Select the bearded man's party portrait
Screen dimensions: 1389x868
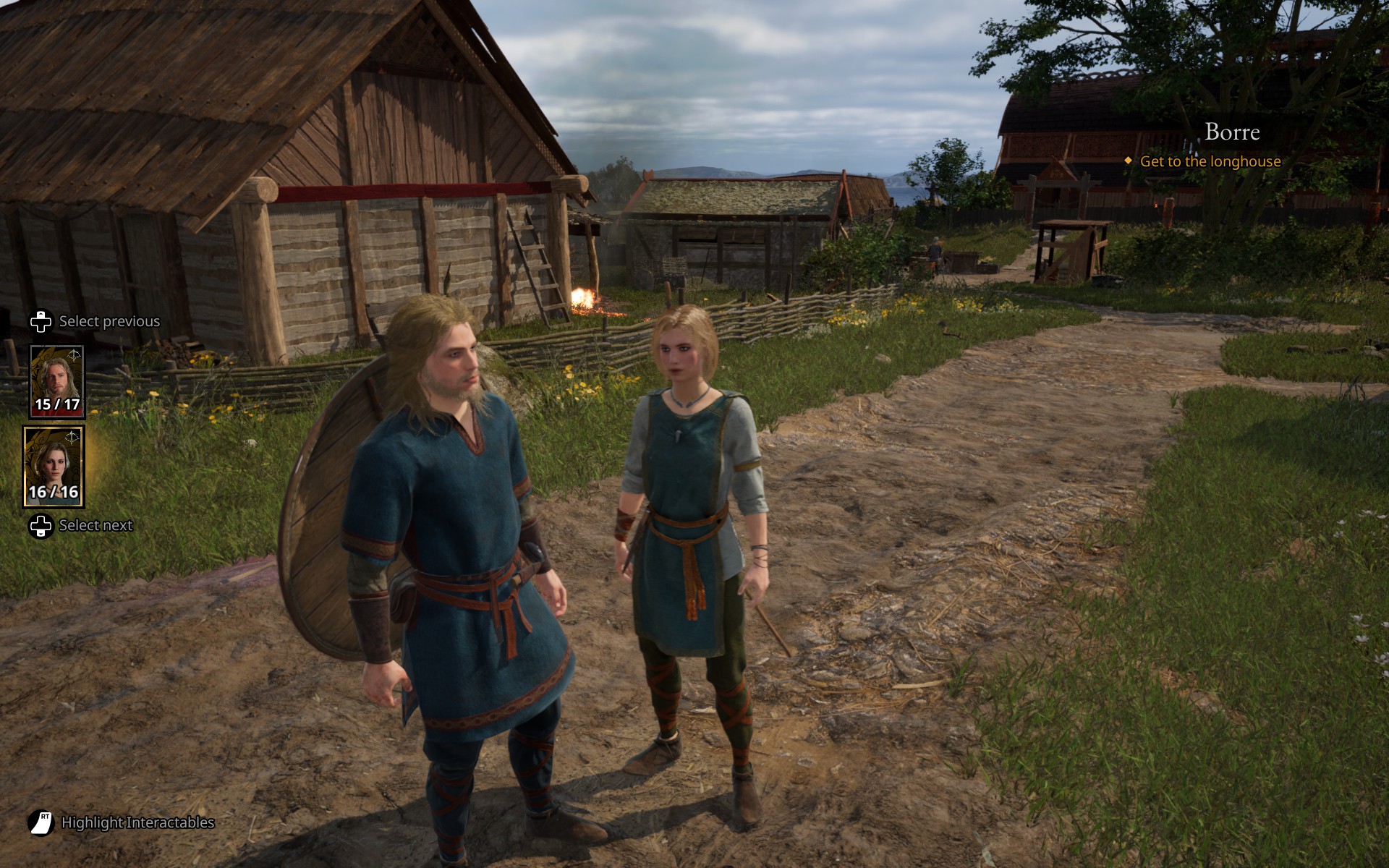[x=56, y=381]
